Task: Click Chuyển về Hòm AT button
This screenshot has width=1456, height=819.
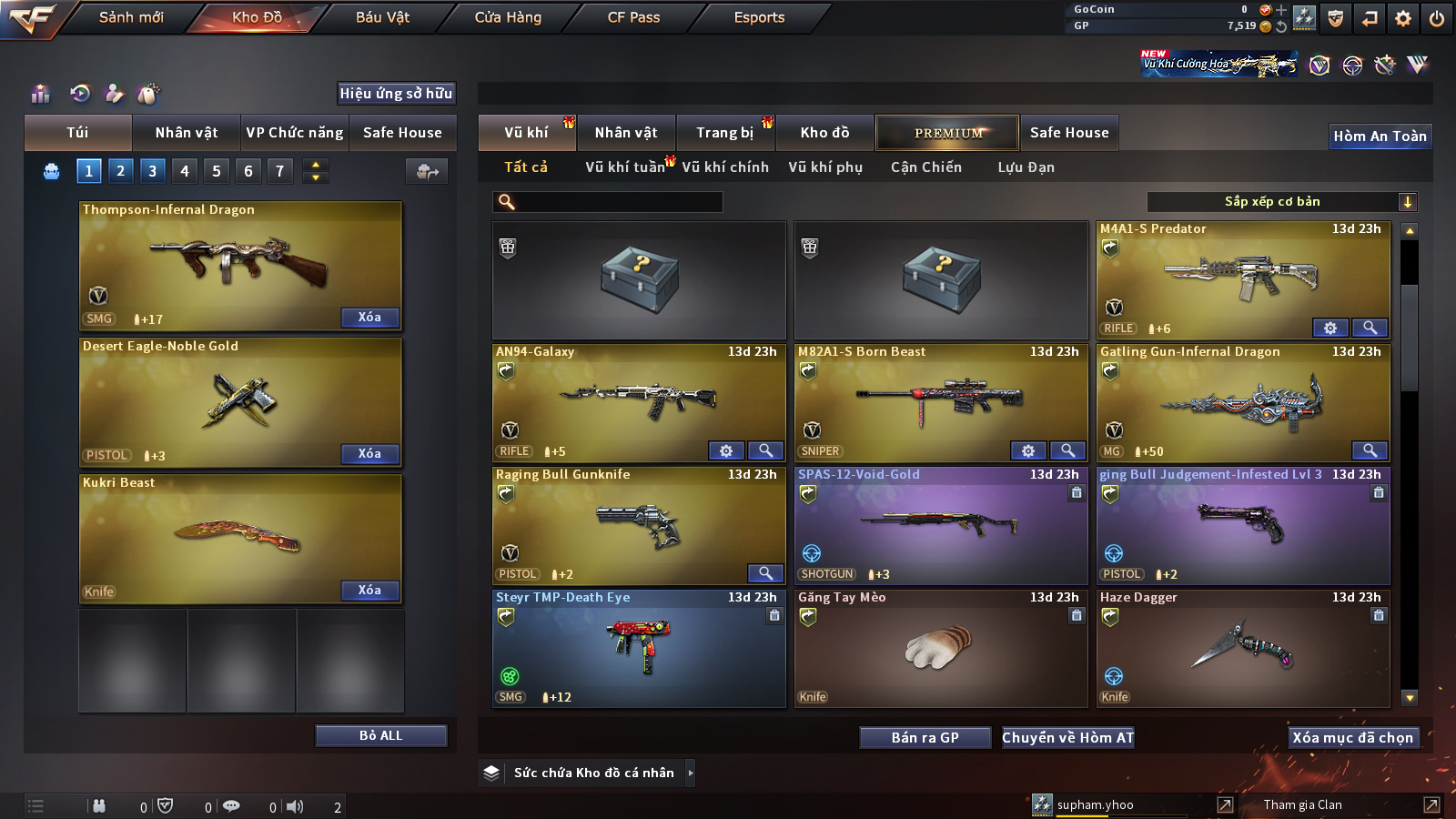Action: (x=1067, y=737)
